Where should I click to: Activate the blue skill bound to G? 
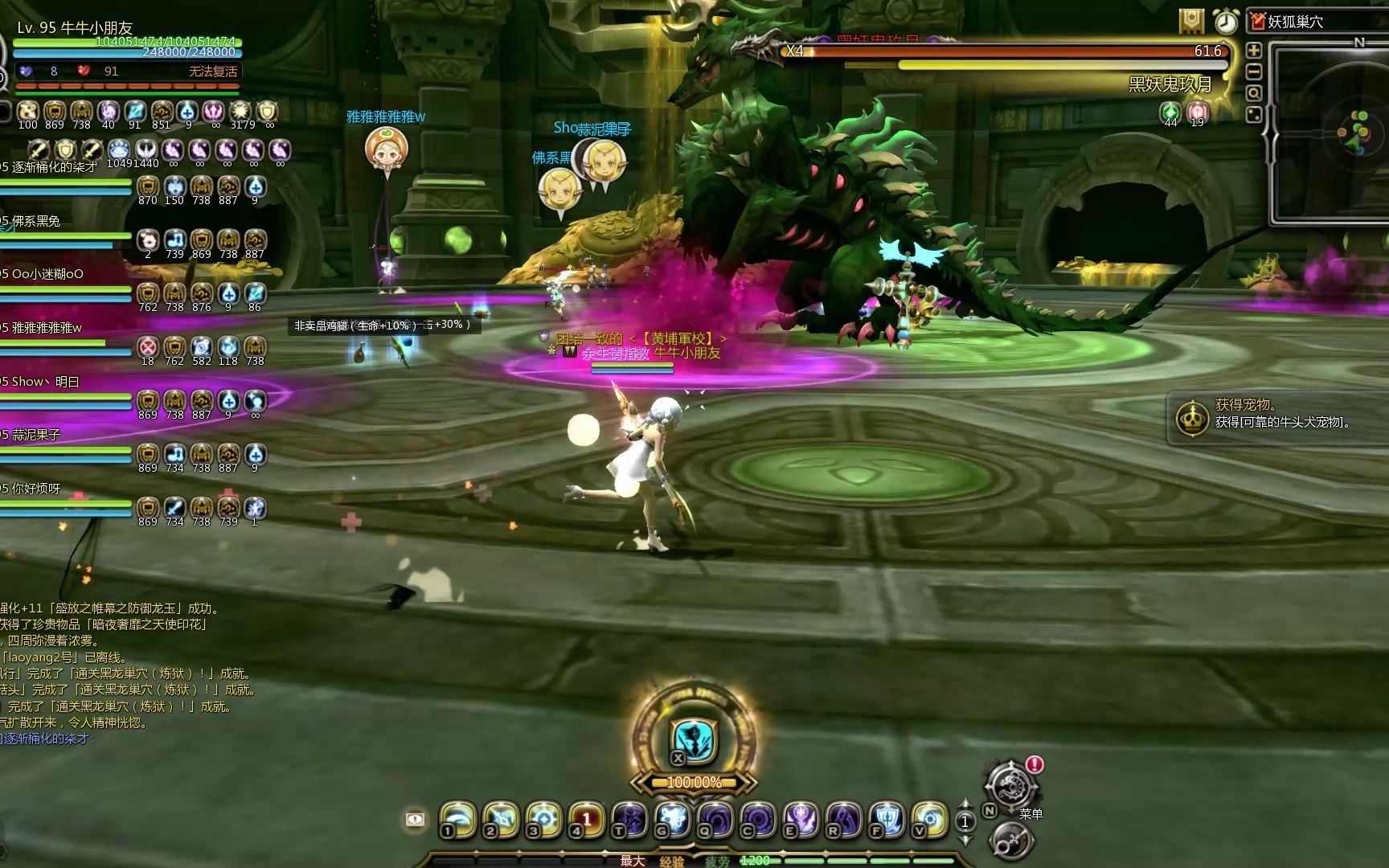672,819
